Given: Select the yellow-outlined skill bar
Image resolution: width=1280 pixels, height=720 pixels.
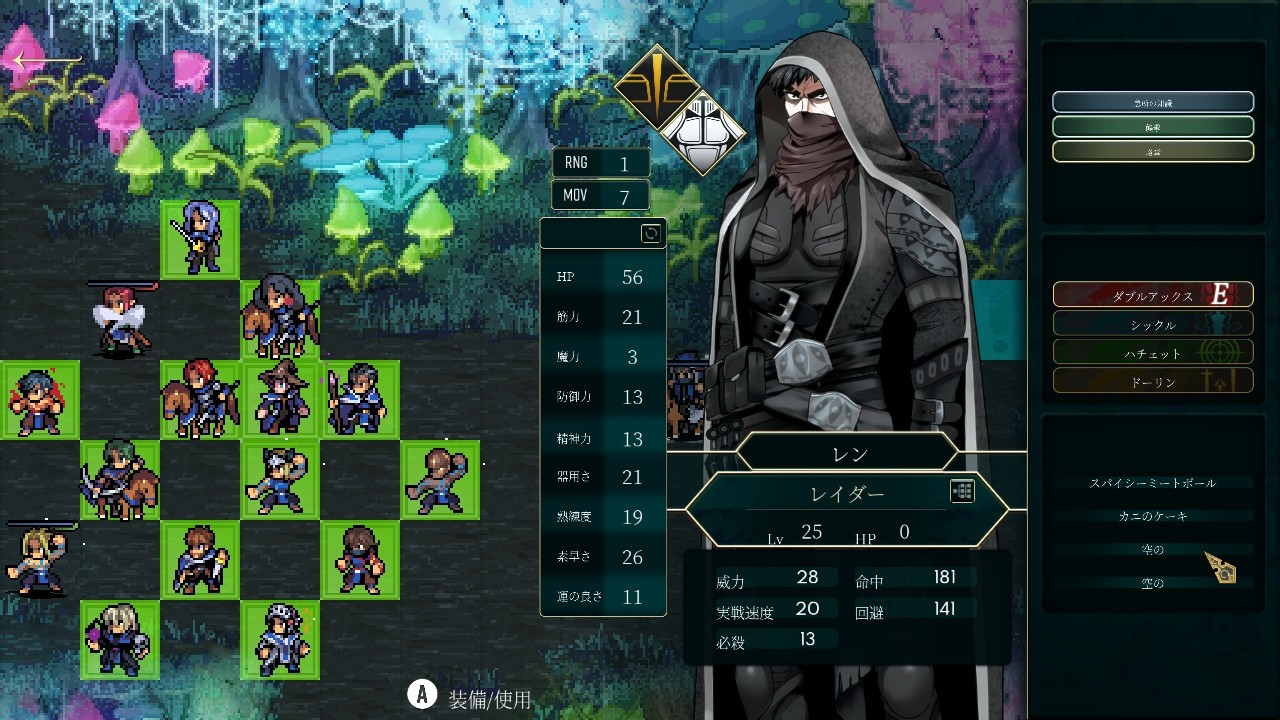Looking at the screenshot, I should tap(1152, 151).
